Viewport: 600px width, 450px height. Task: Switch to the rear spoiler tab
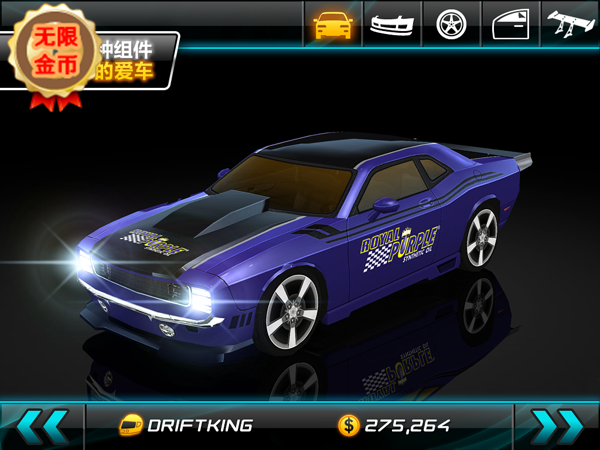(x=571, y=24)
